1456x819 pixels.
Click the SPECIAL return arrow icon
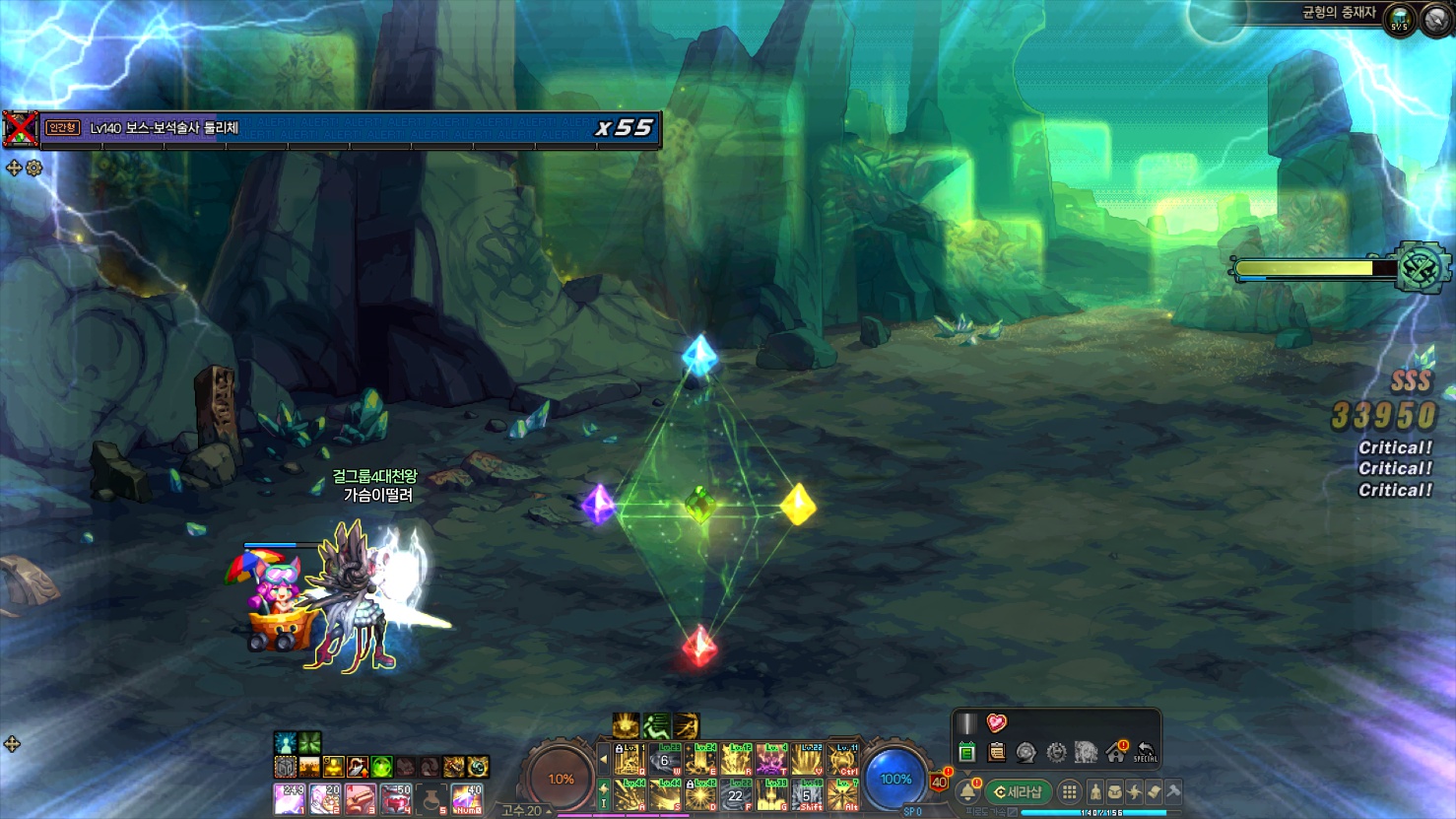coord(1145,752)
